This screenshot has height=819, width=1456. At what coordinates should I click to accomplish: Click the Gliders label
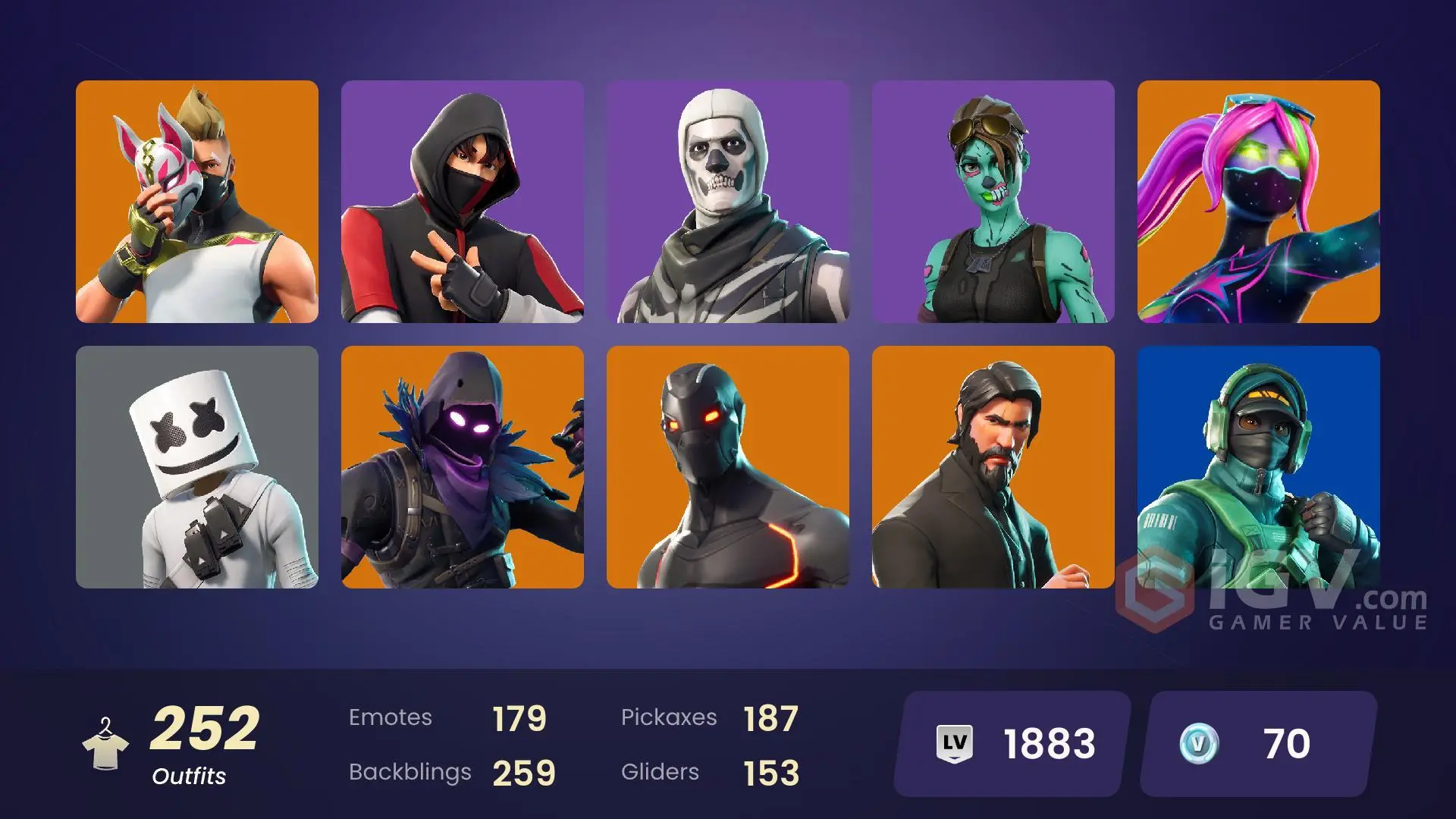point(660,772)
